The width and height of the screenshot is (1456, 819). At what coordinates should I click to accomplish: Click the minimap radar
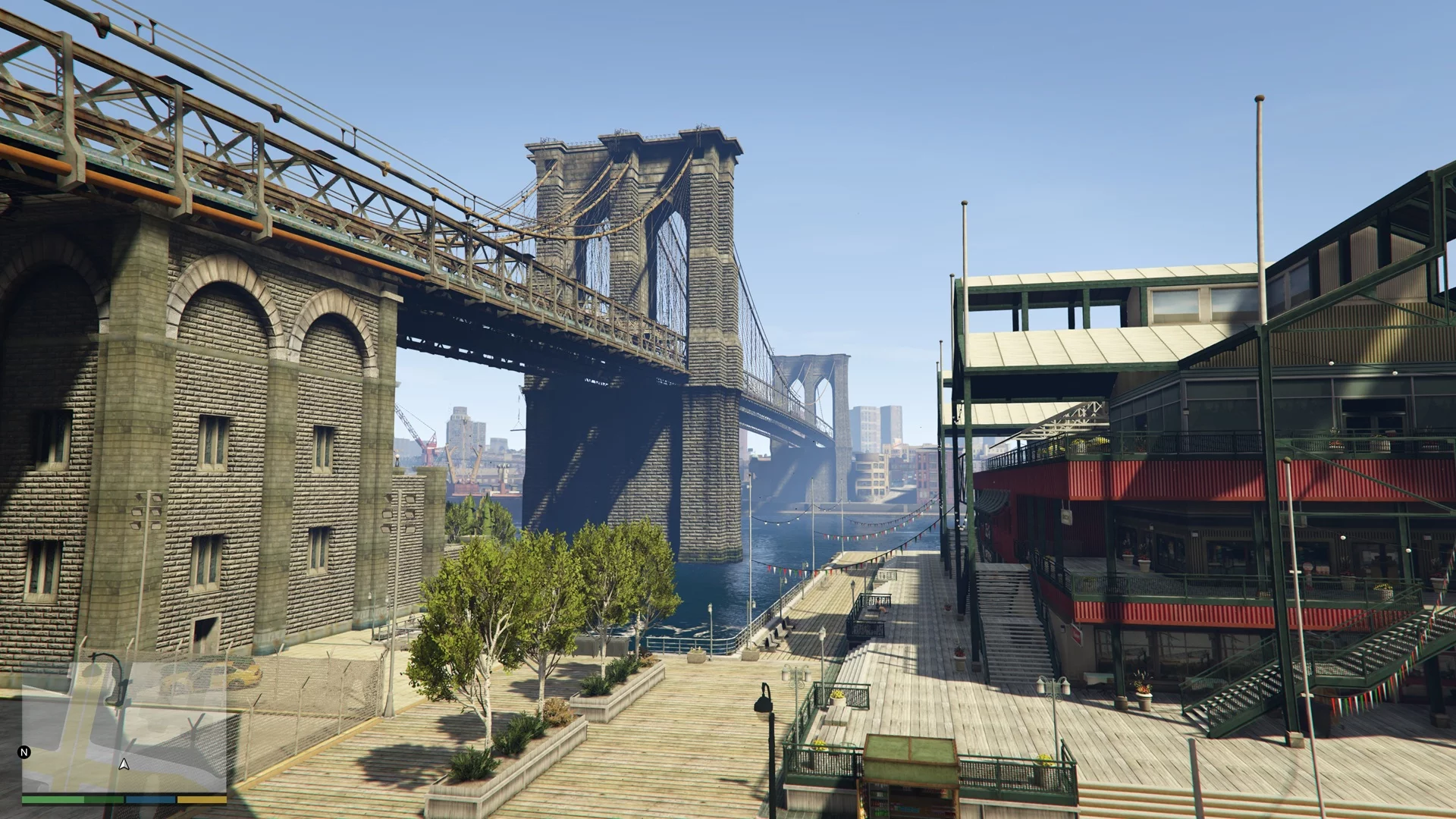[124, 728]
